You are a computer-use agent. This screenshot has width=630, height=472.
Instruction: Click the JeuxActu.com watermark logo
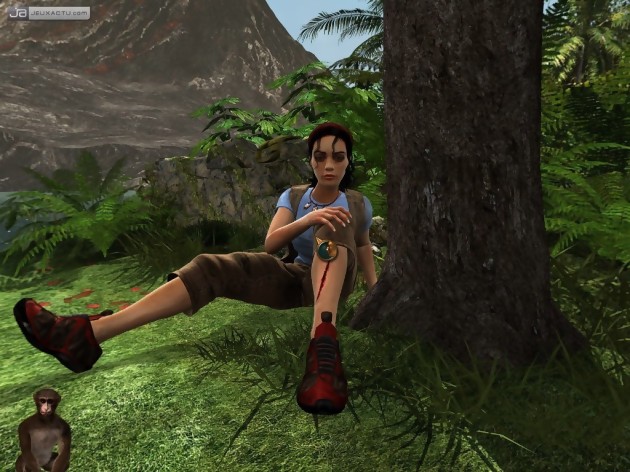[48, 13]
